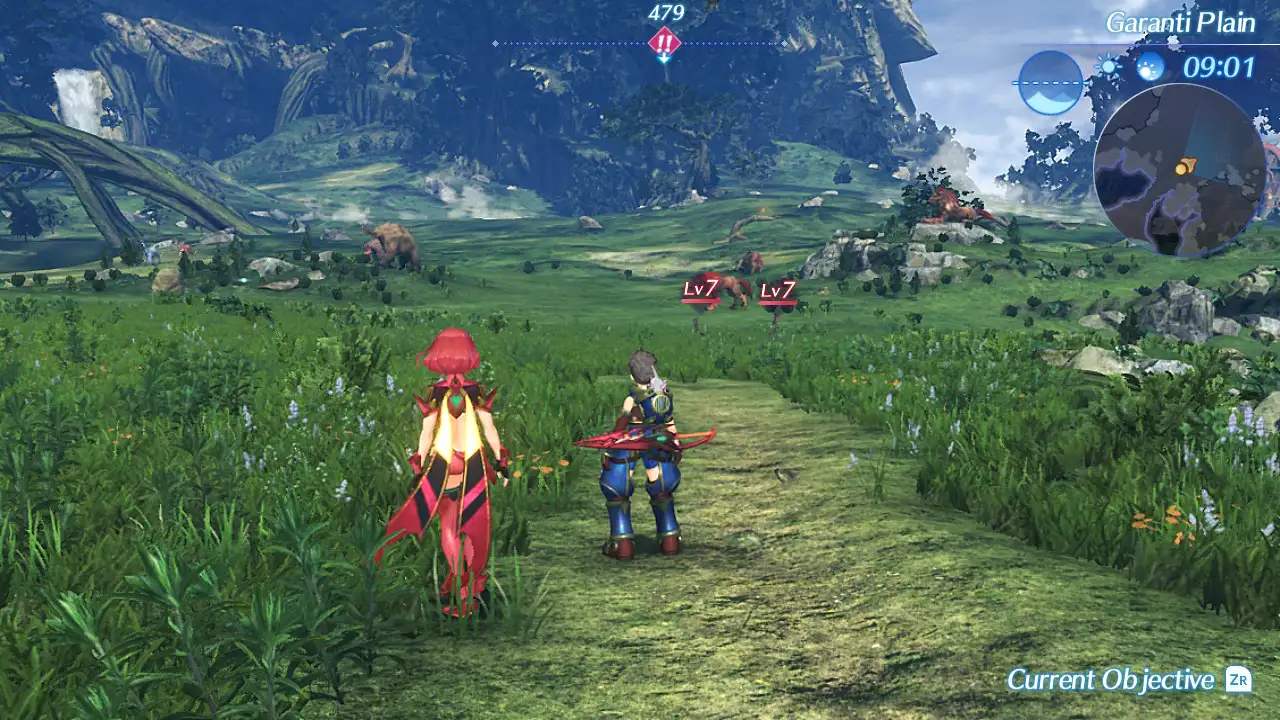
Task: Open the Garanti Plain location label
Action: click(x=1180, y=23)
